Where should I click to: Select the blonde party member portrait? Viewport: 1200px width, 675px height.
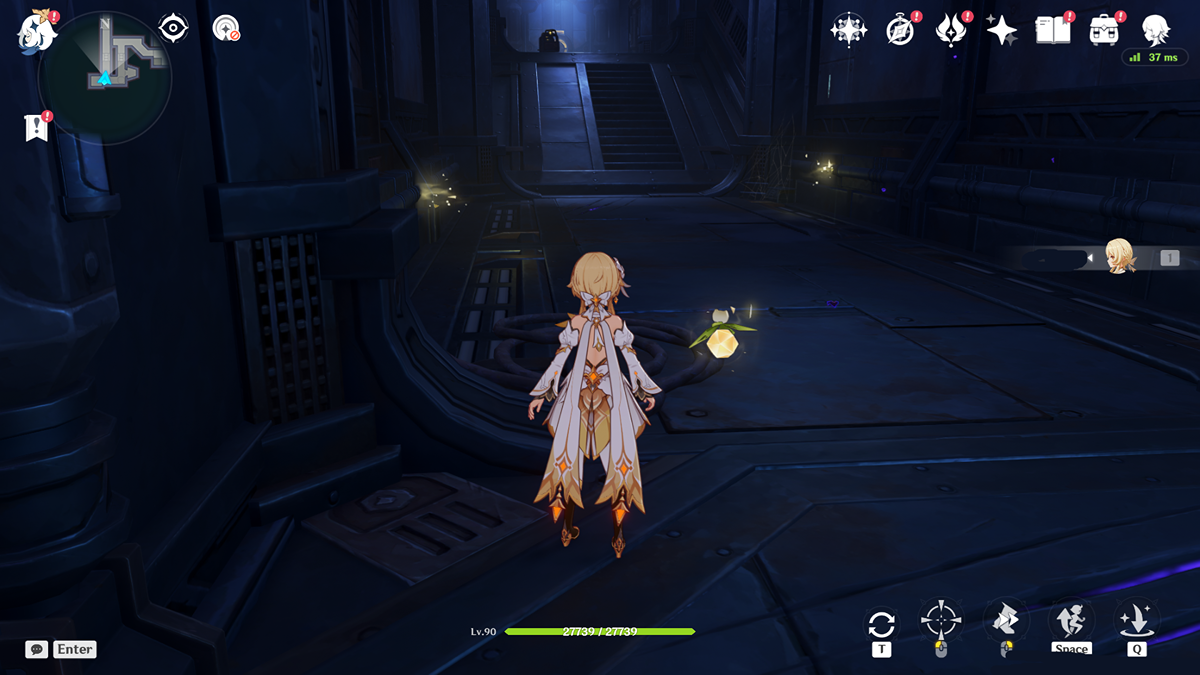point(1118,257)
